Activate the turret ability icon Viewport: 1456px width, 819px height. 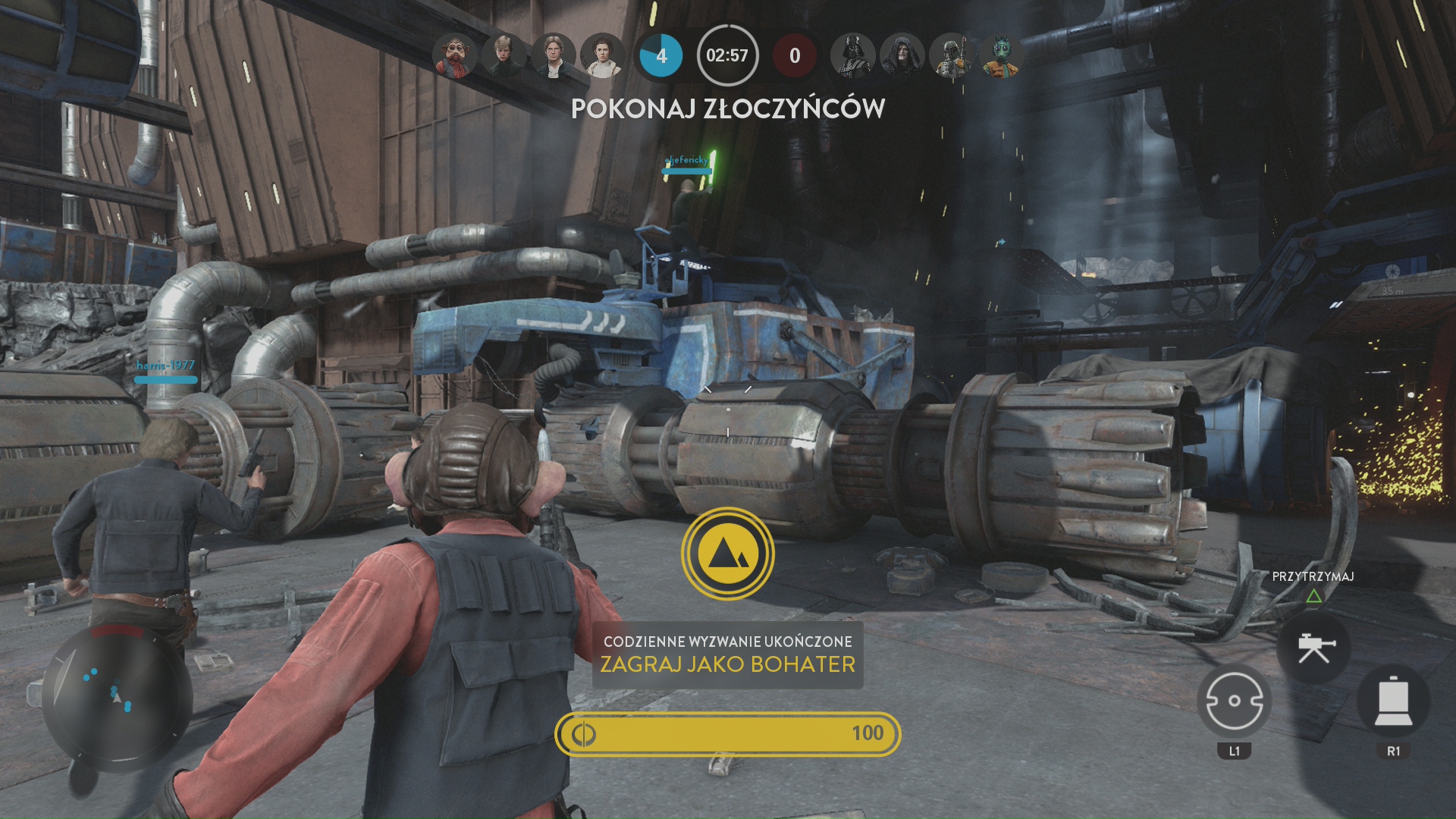coord(1313,648)
